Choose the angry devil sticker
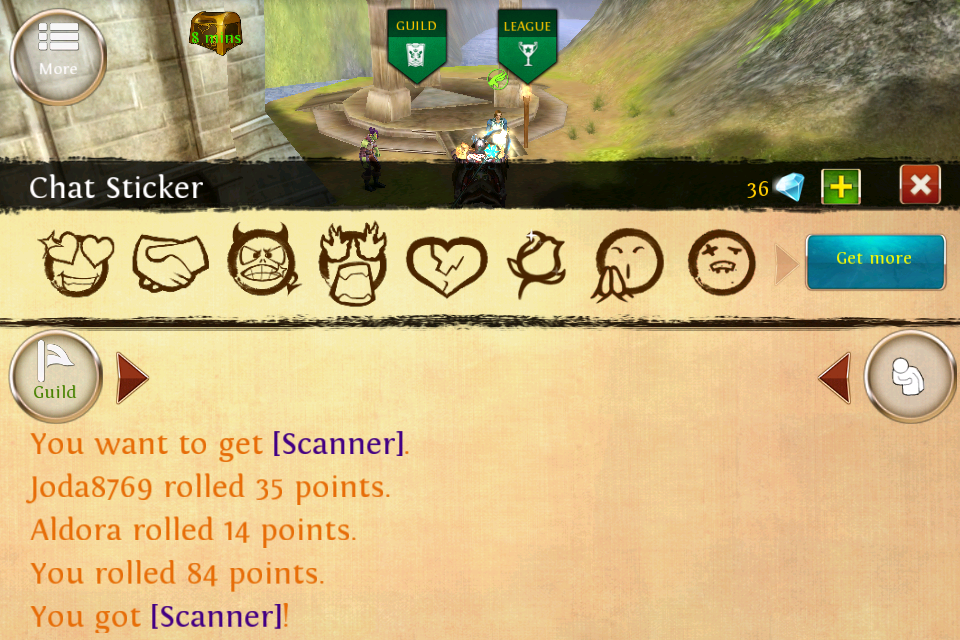This screenshot has height=640, width=960. tap(264, 260)
